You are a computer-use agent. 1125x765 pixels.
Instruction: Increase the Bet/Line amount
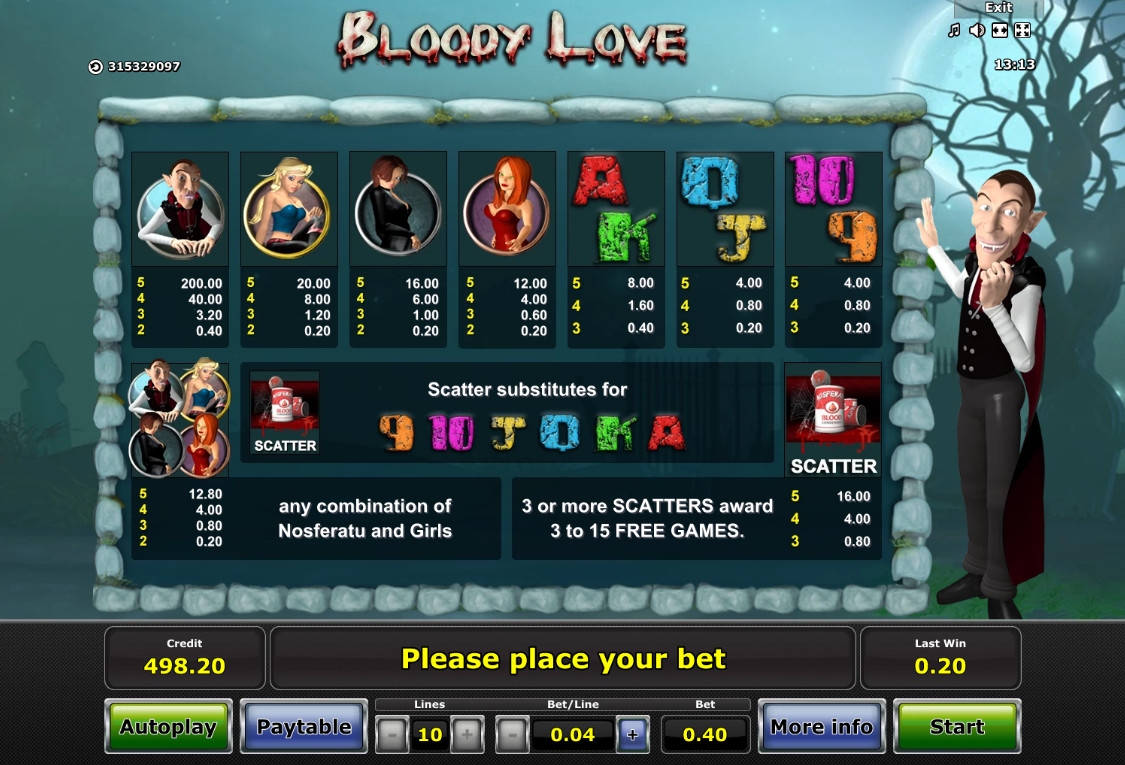click(632, 735)
